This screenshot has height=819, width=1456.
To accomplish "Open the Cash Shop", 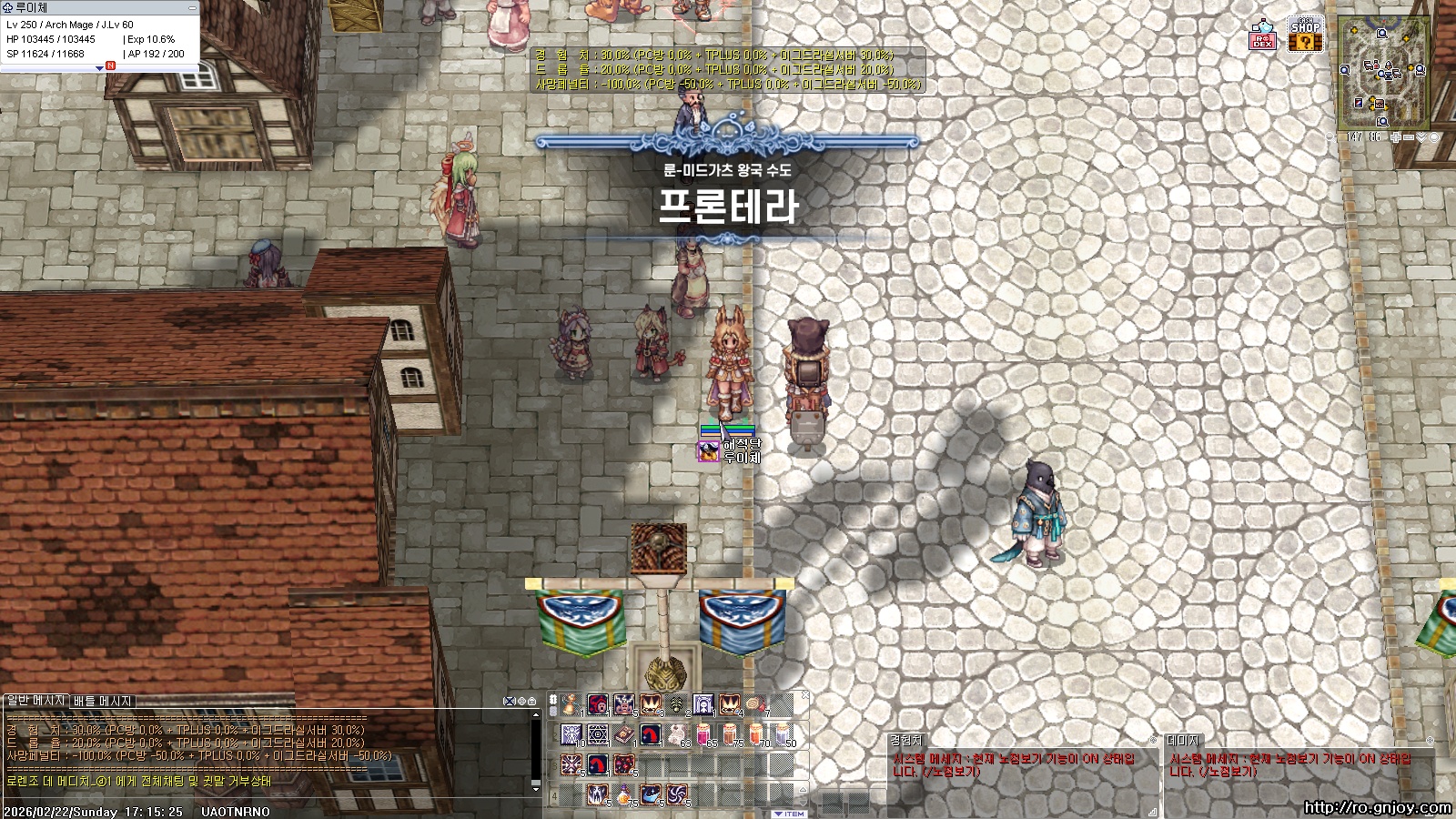I will [x=1305, y=35].
